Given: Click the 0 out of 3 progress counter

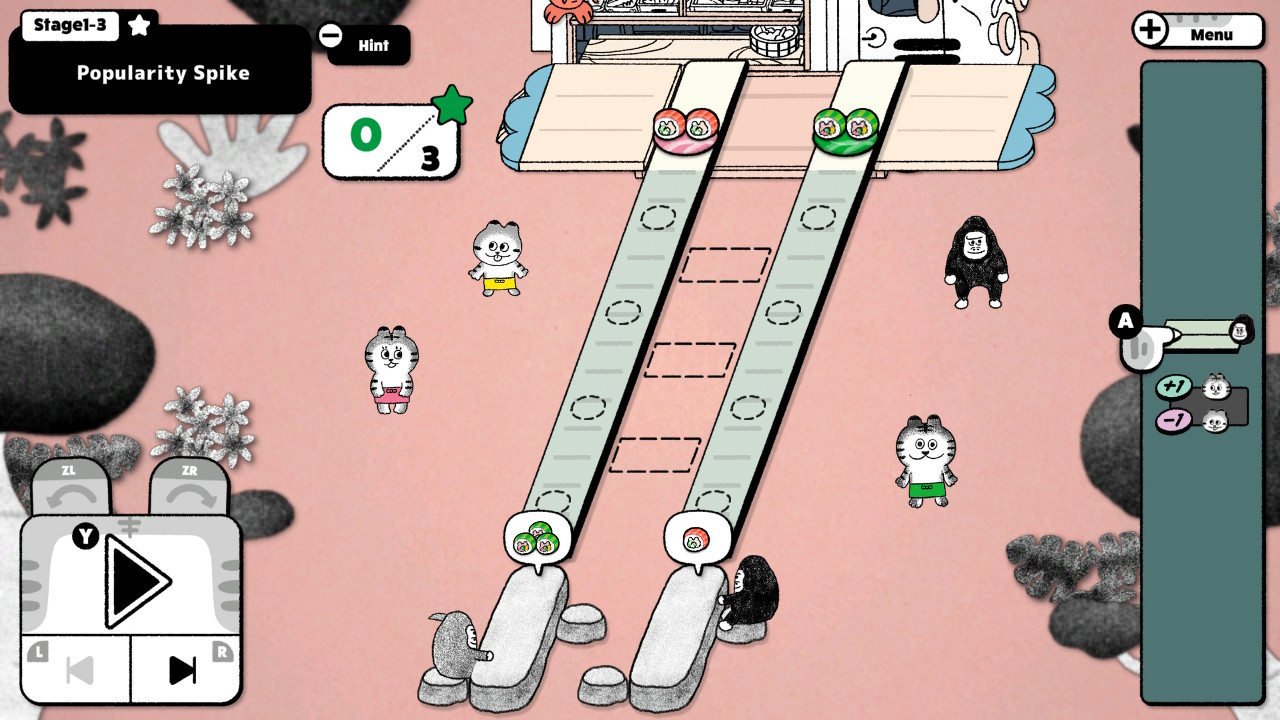Looking at the screenshot, I should [x=390, y=140].
